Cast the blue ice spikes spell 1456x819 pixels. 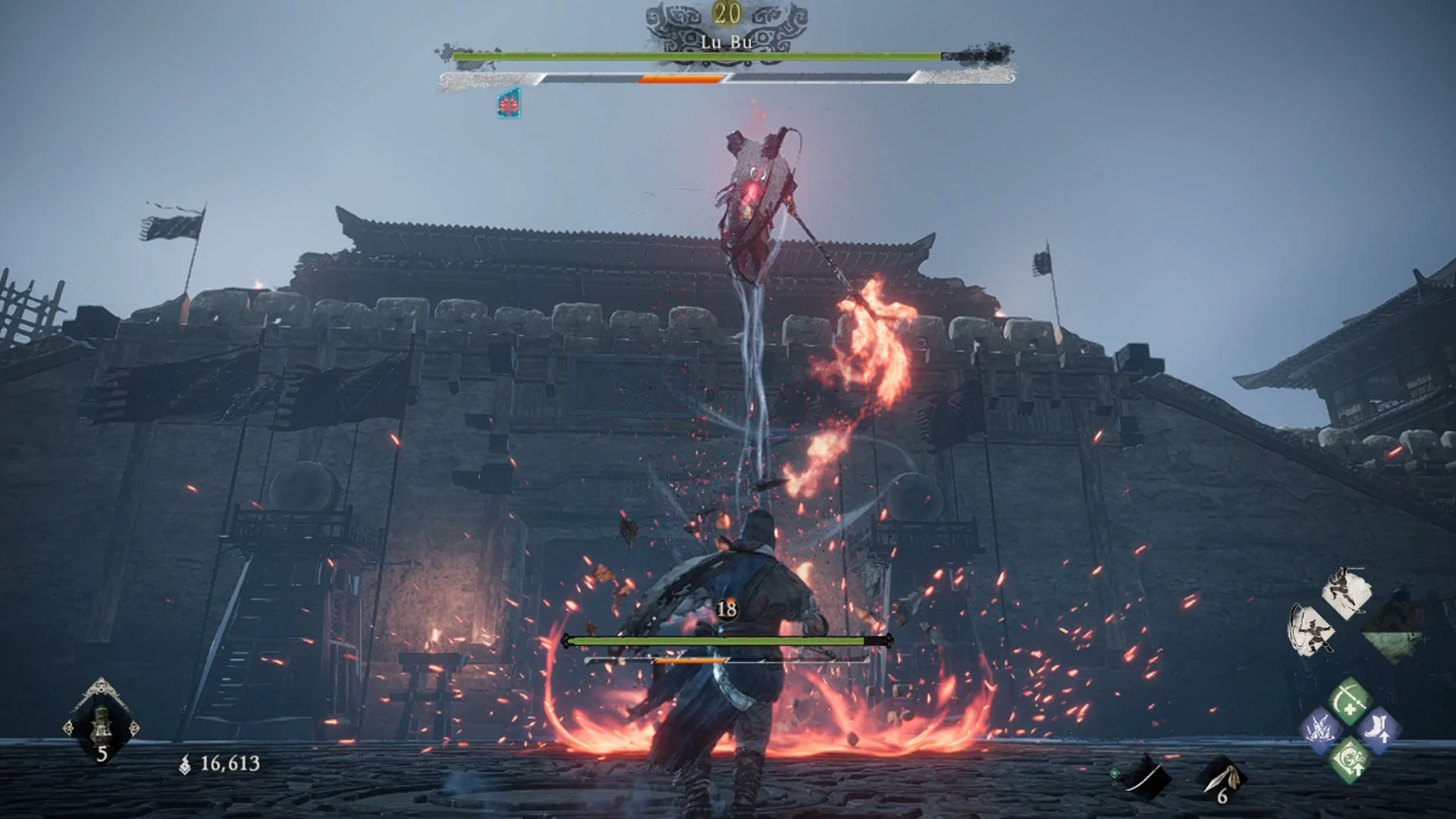pos(1320,730)
